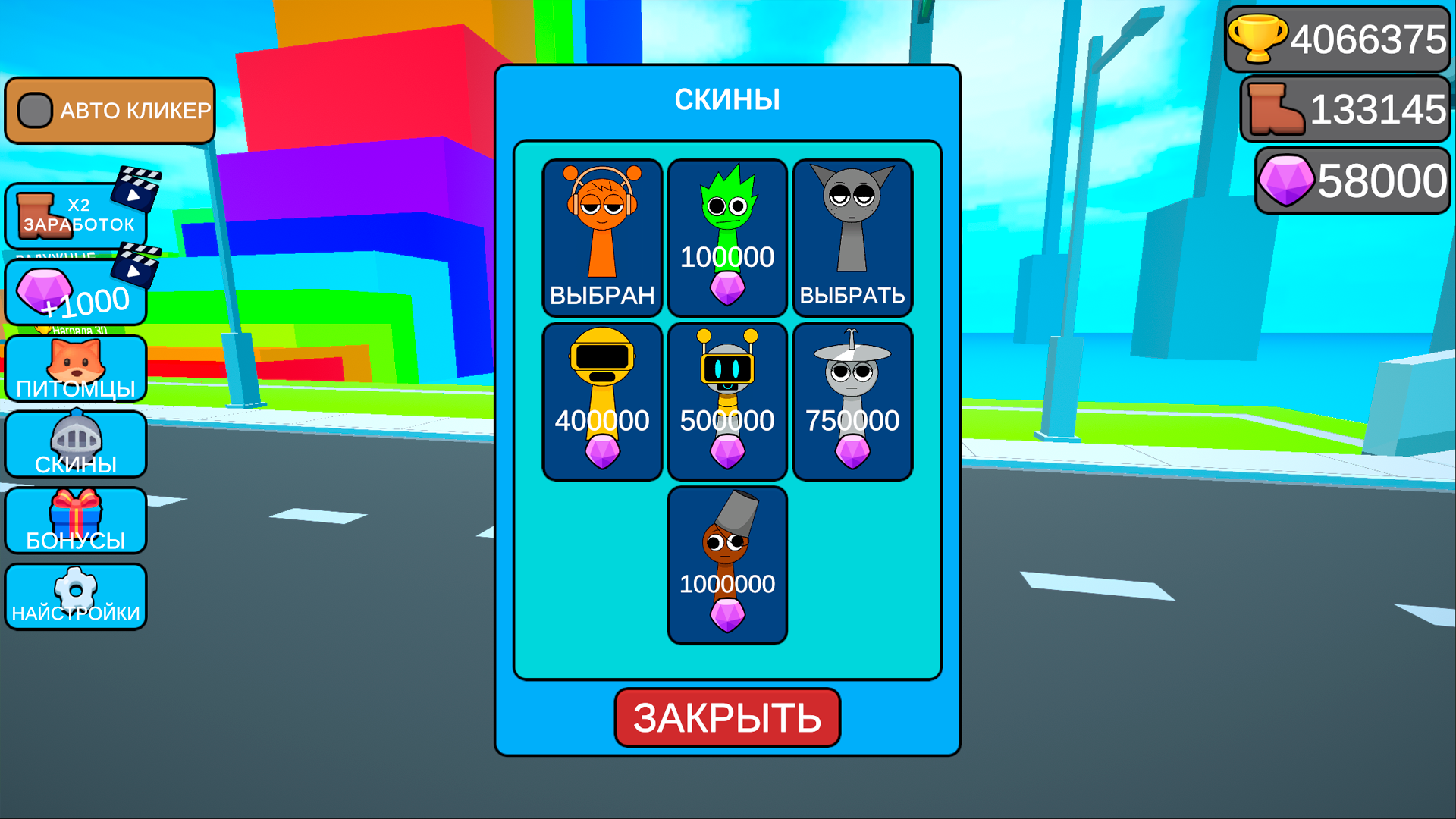Click the СКИНЫ window title
This screenshot has width=1456, height=819.
727,99
